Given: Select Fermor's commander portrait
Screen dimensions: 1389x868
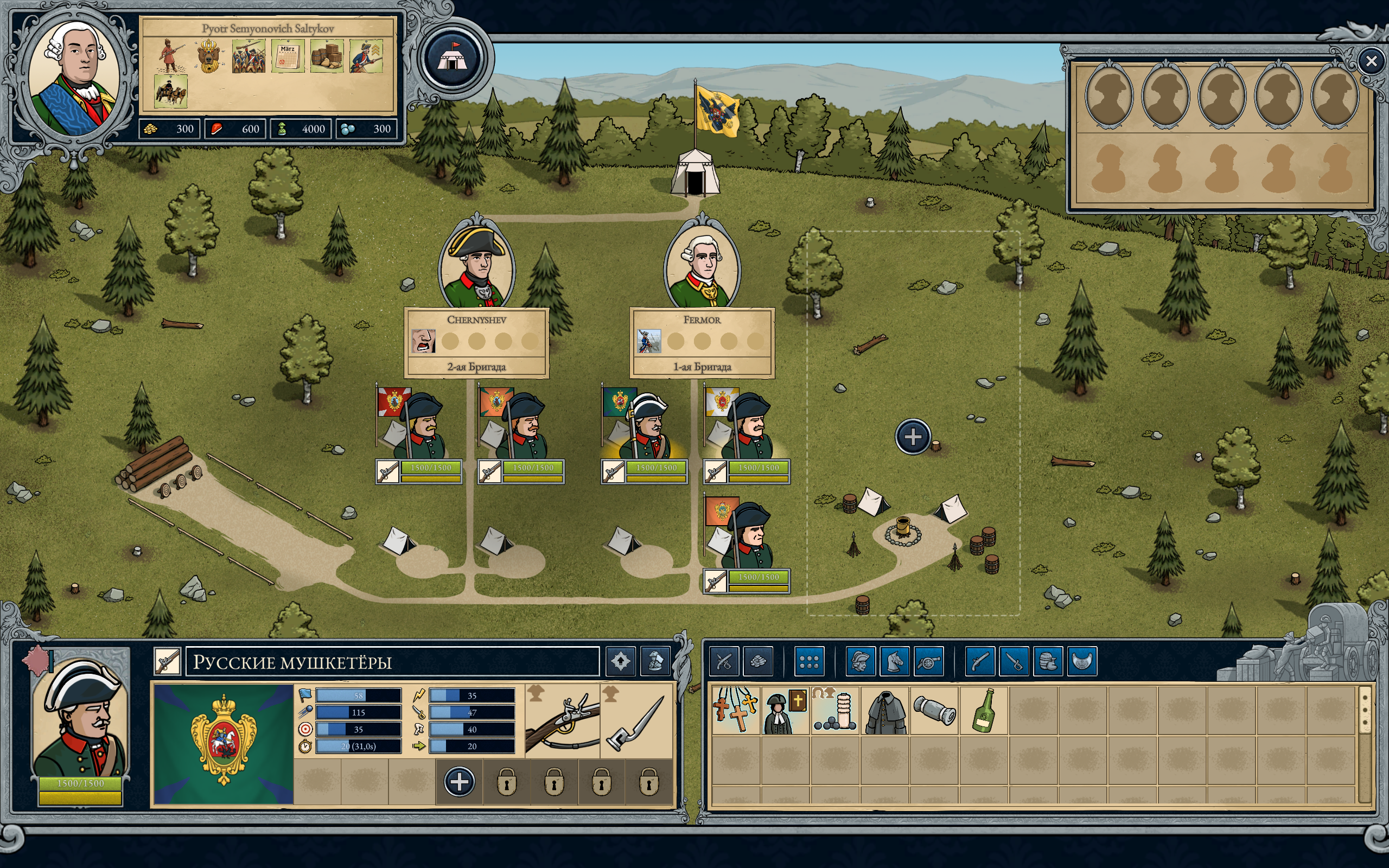Looking at the screenshot, I should point(702,264).
